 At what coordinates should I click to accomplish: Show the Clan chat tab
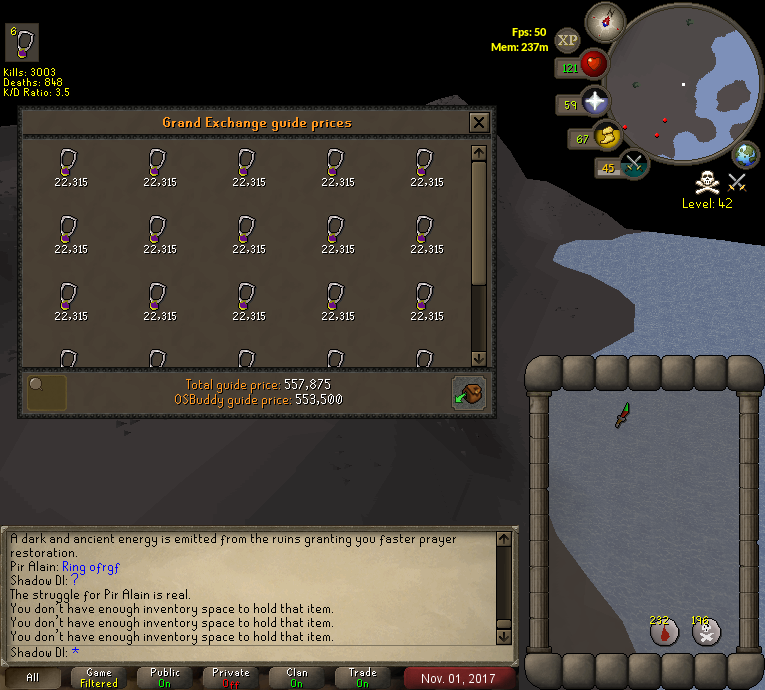pyautogui.click(x=297, y=677)
